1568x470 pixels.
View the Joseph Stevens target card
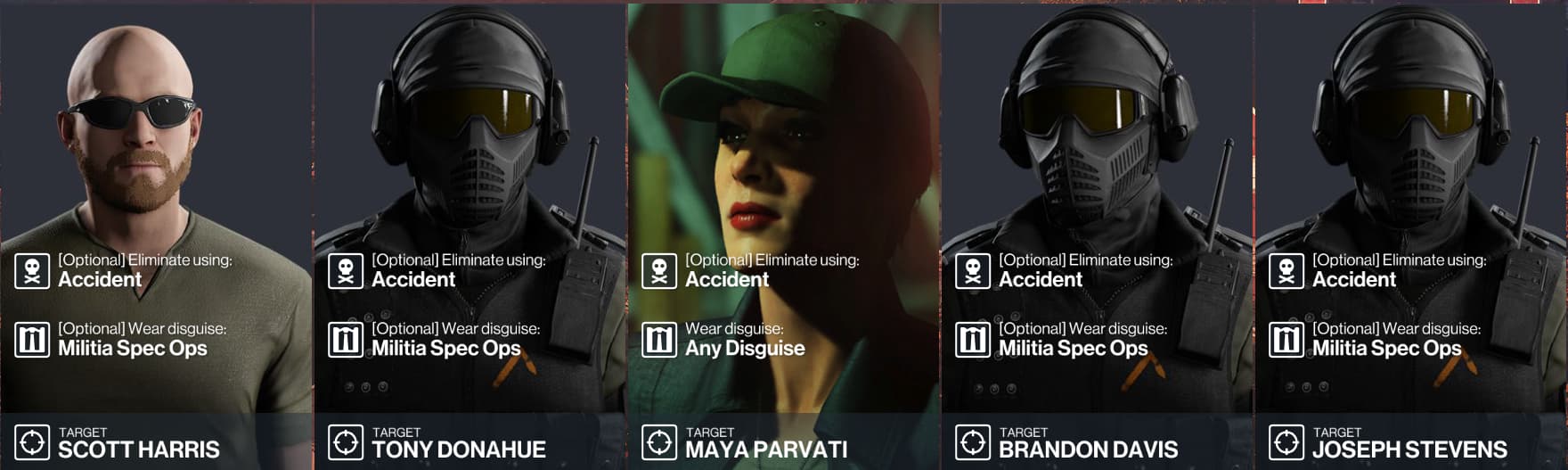pyautogui.click(x=1410, y=235)
